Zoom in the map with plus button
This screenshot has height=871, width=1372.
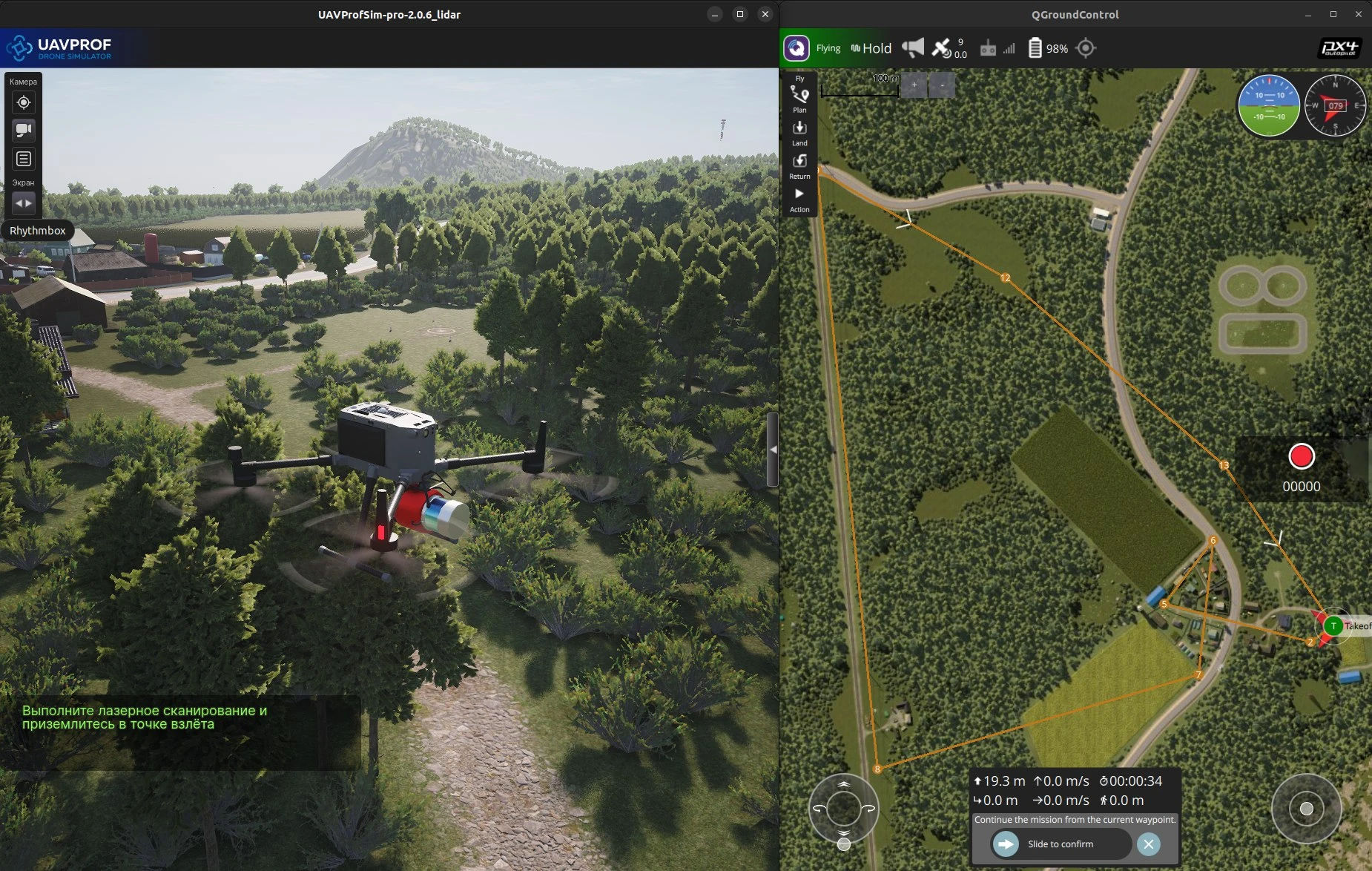point(914,85)
